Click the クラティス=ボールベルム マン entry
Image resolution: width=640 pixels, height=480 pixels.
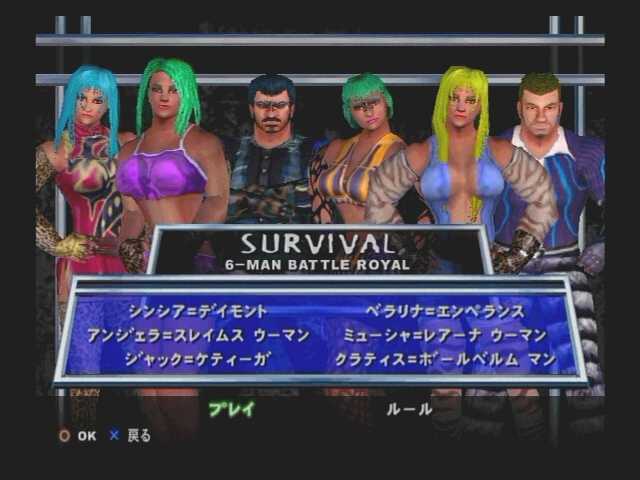pyautogui.click(x=455, y=359)
